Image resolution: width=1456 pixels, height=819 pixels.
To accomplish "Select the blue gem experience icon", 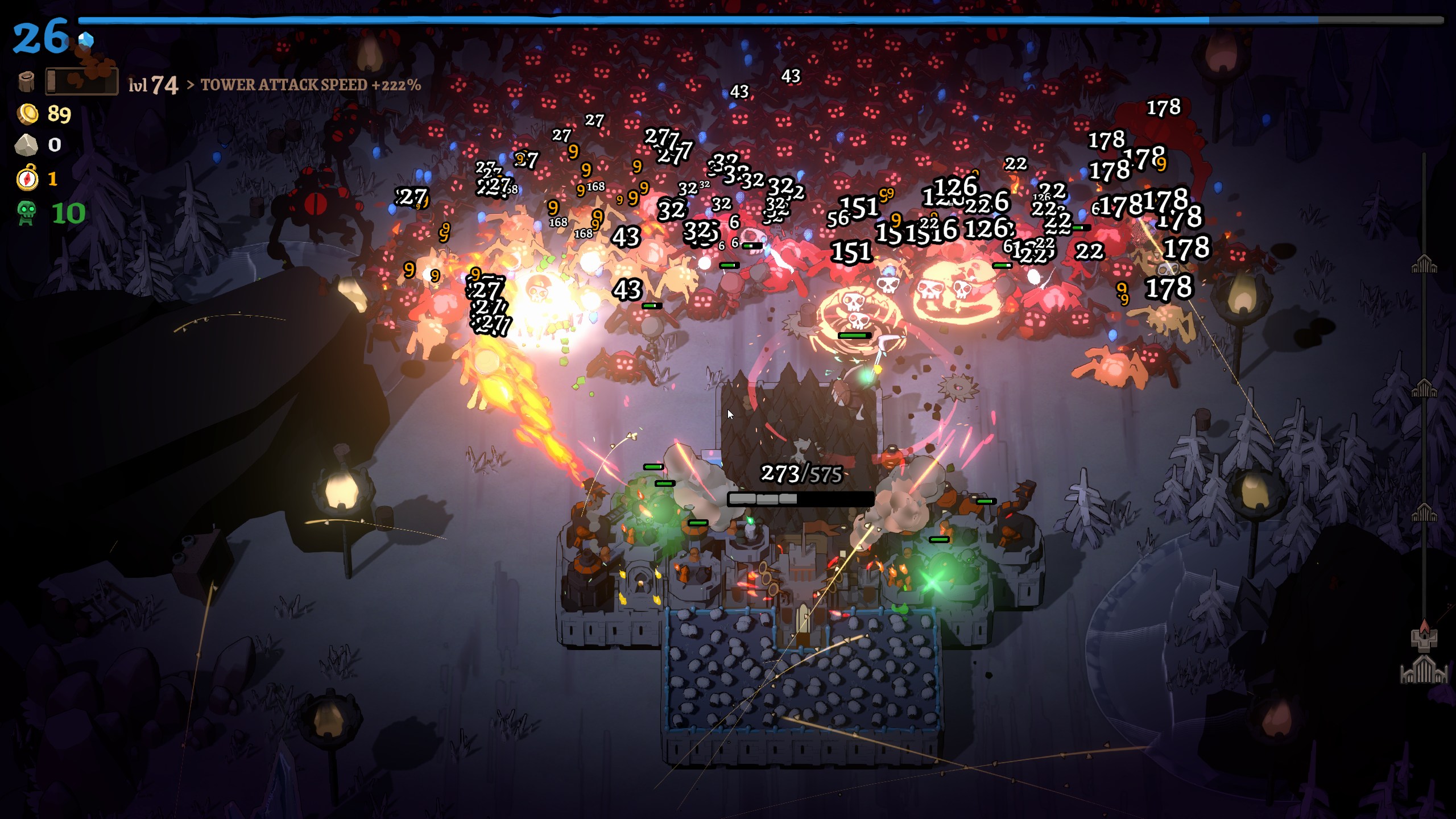I will (x=86, y=40).
